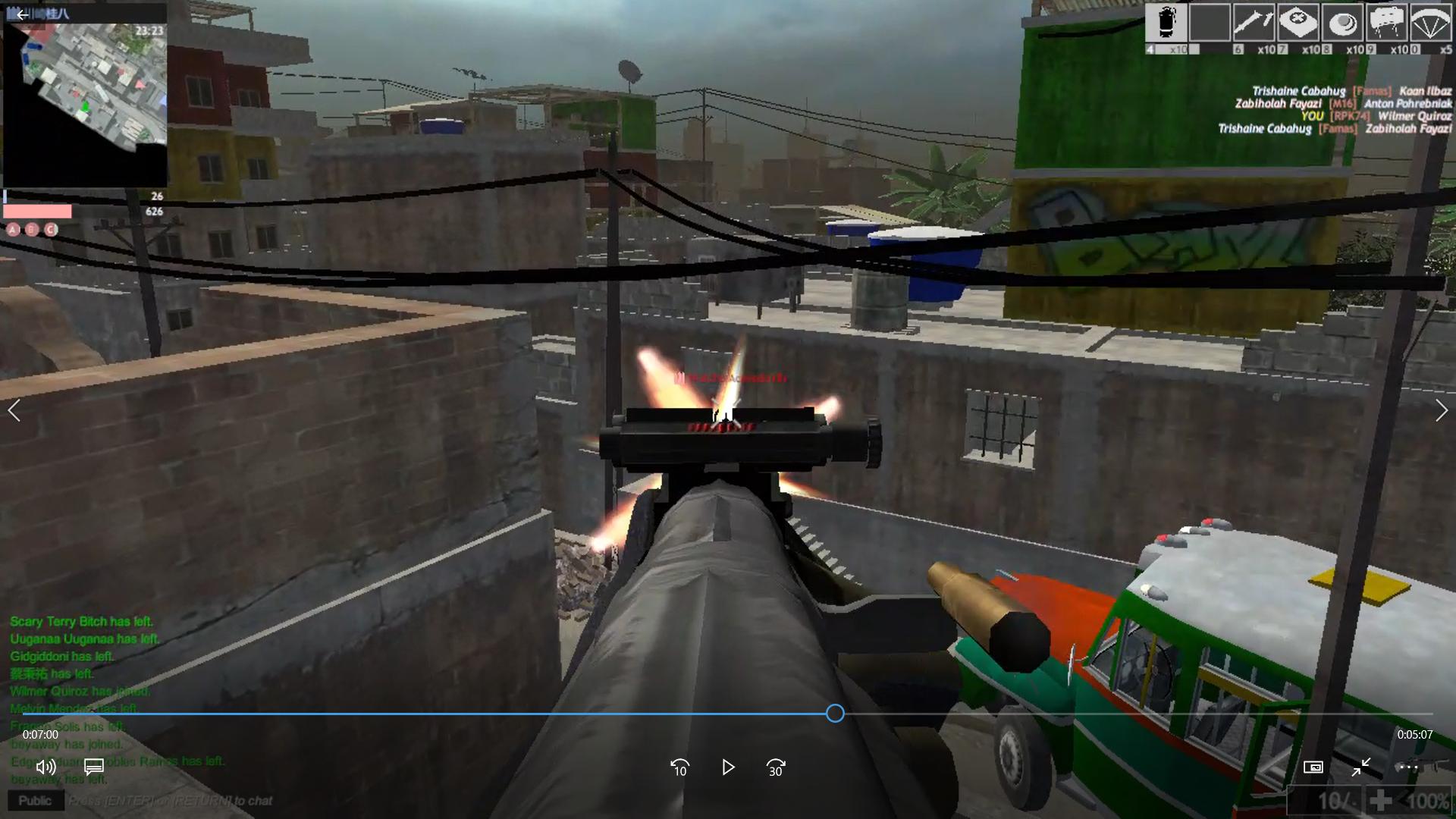Pick the C4 explosive hotbar slot
The image size is (1456, 819).
pos(1386,23)
